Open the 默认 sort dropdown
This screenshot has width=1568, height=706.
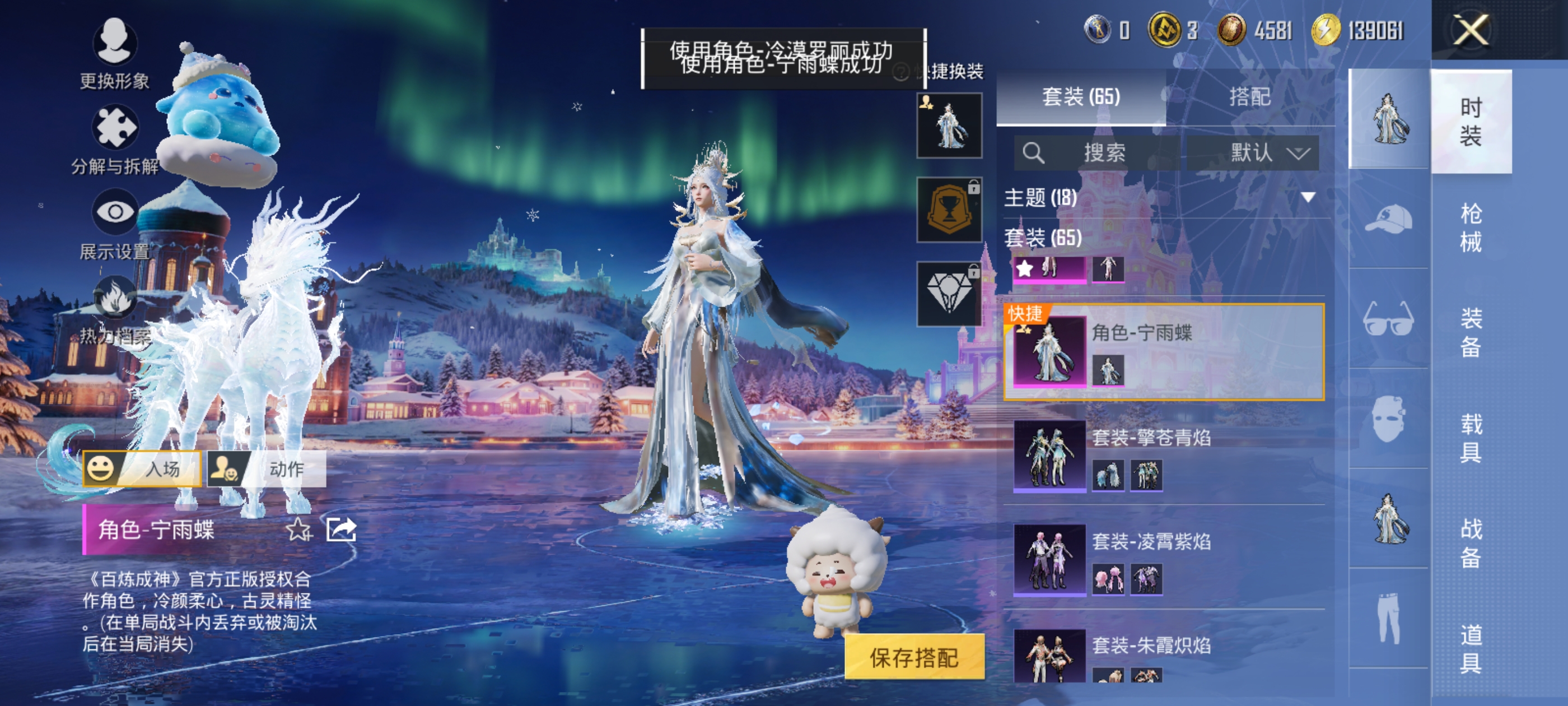click(x=1253, y=152)
